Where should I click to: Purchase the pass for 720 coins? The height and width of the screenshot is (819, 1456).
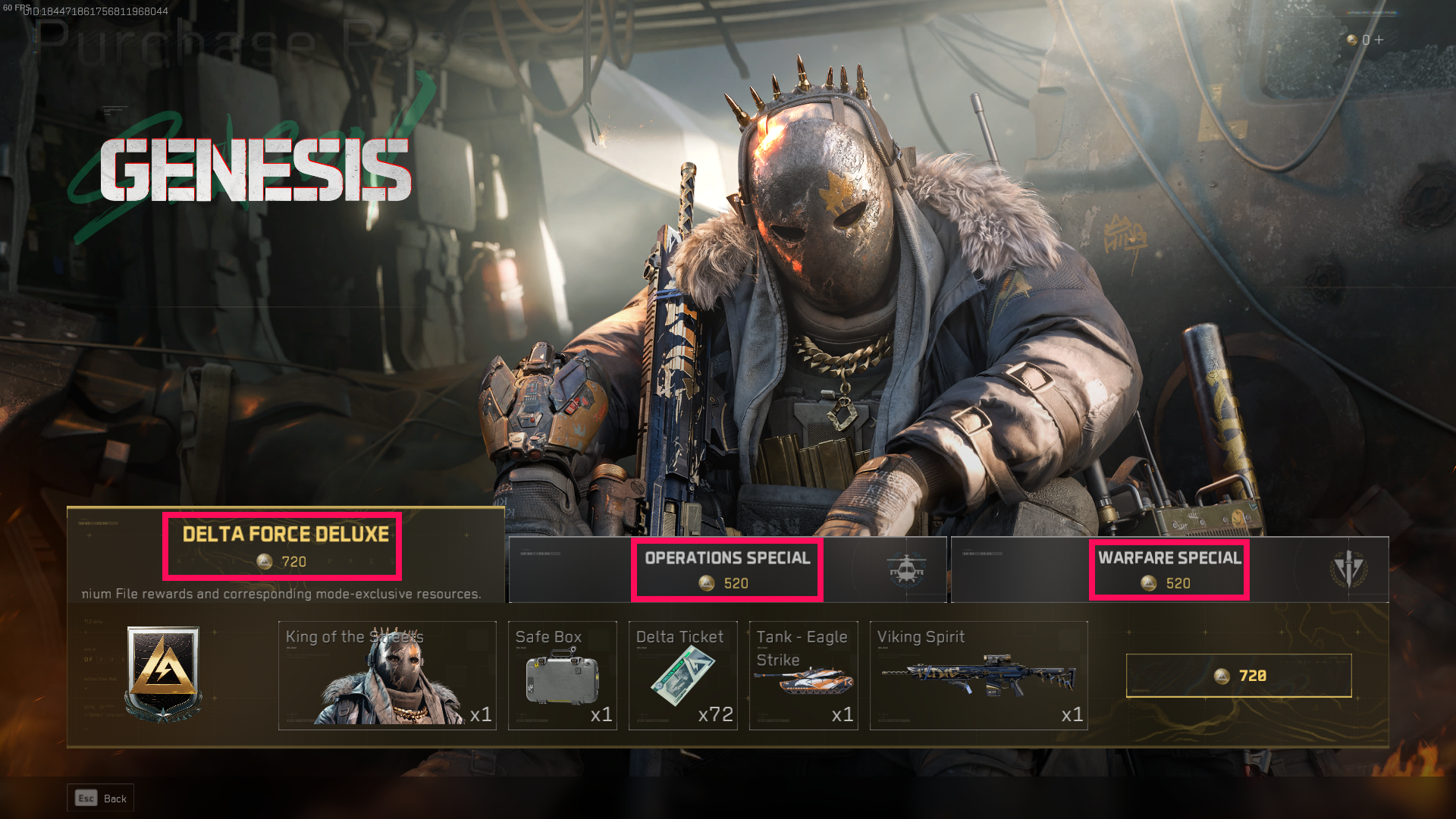(1238, 676)
